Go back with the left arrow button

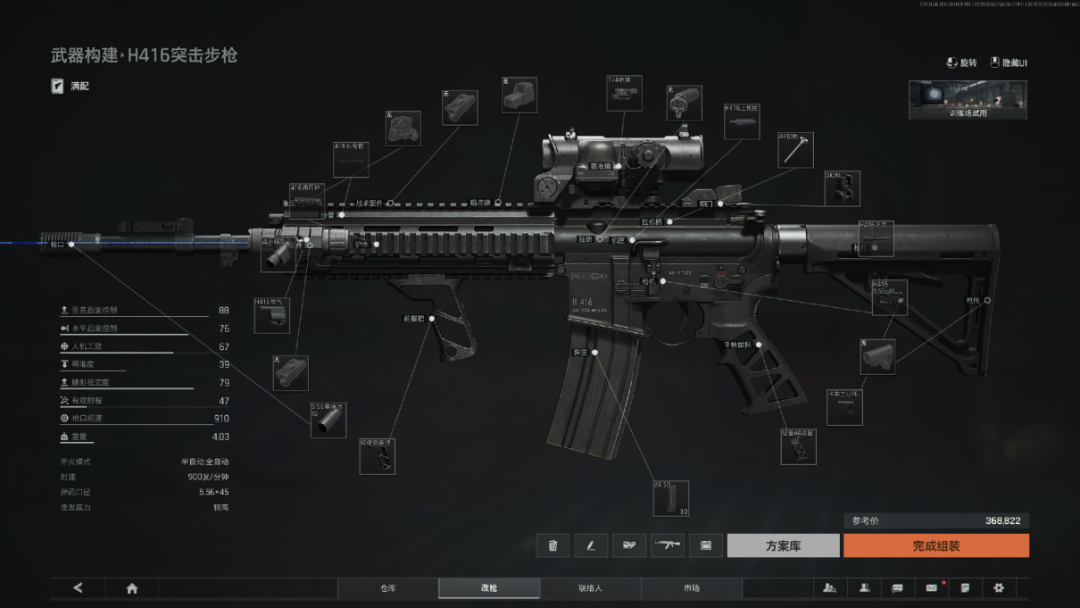tap(78, 588)
